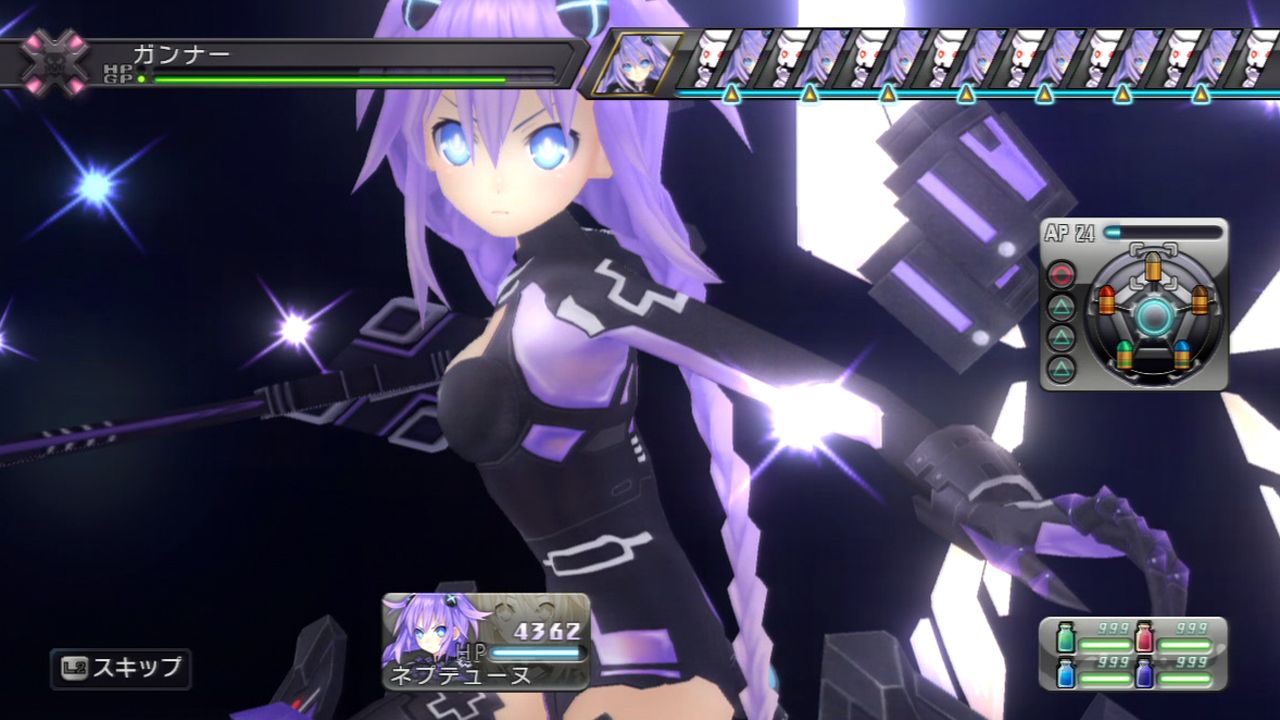Click the purple potion bottle icon

1145,673
